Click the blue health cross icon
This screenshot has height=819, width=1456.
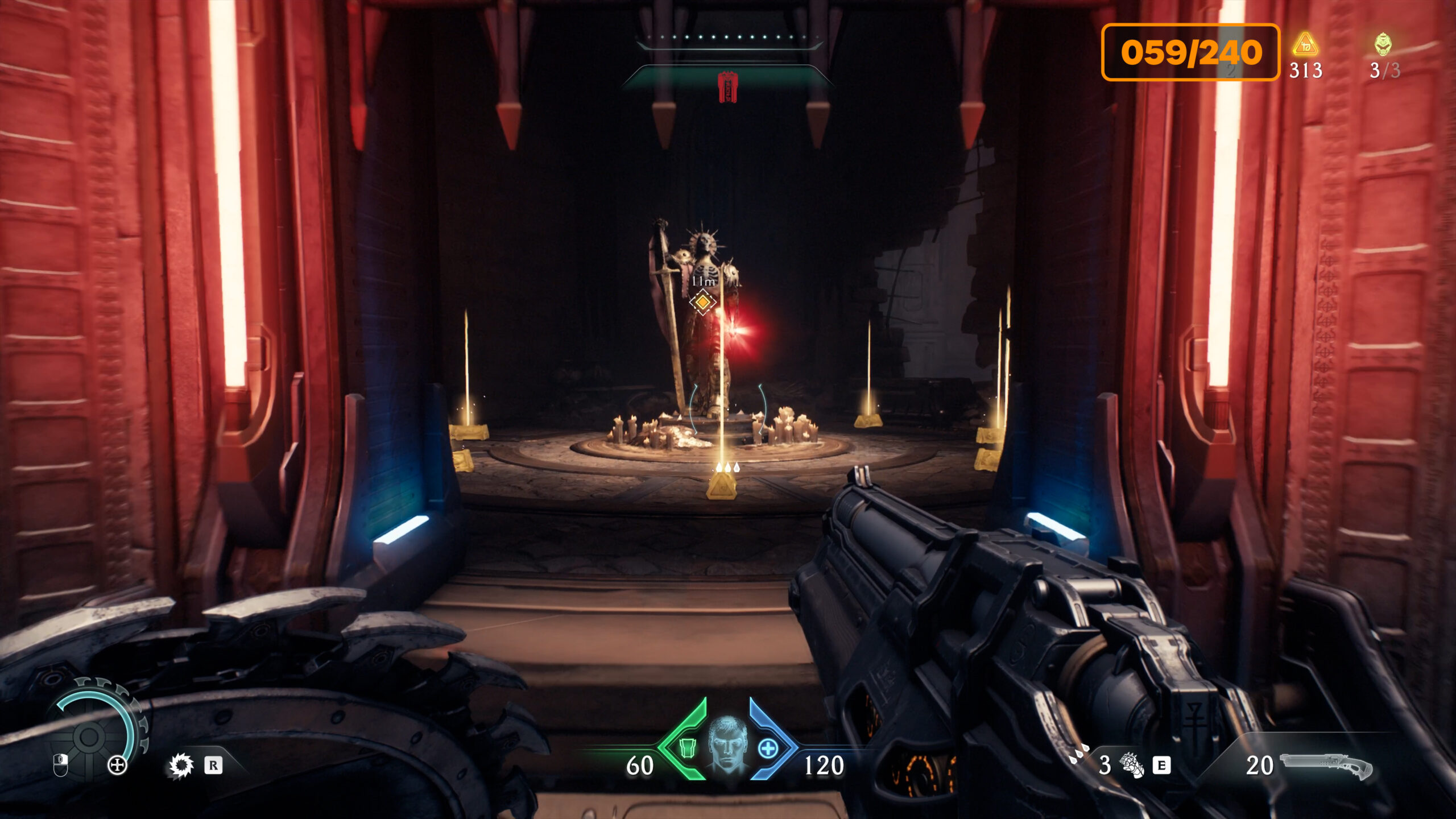pyautogui.click(x=768, y=748)
